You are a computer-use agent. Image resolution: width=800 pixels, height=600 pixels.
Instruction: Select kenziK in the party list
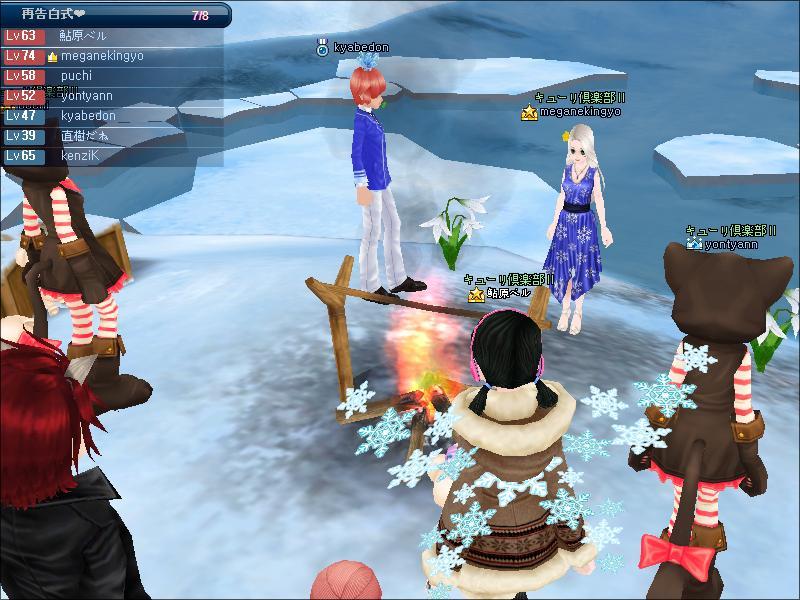coord(81,156)
